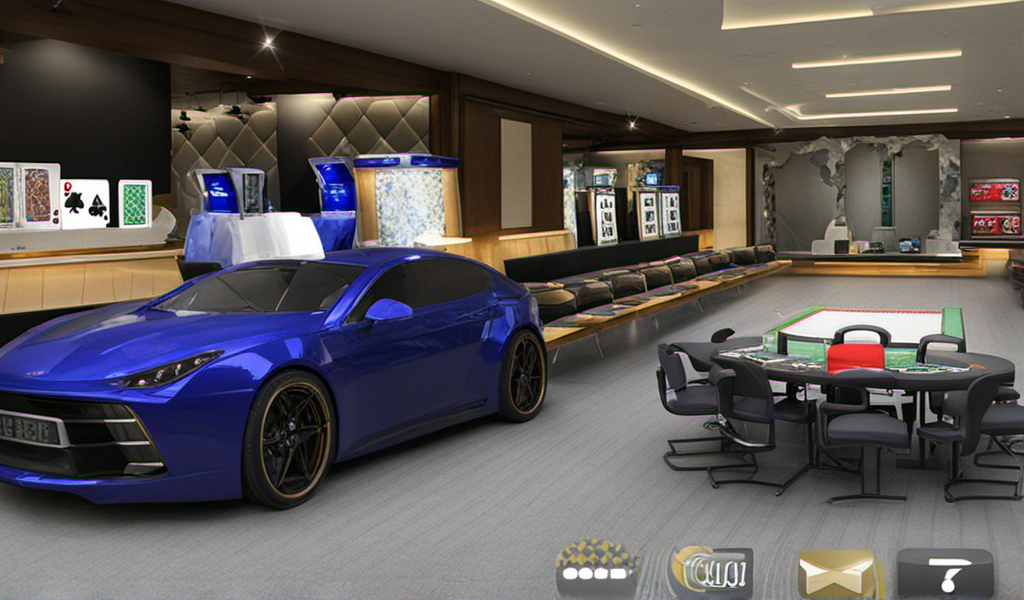The image size is (1024, 600).
Task: Open the gold envelope mail icon
Action: [x=838, y=574]
